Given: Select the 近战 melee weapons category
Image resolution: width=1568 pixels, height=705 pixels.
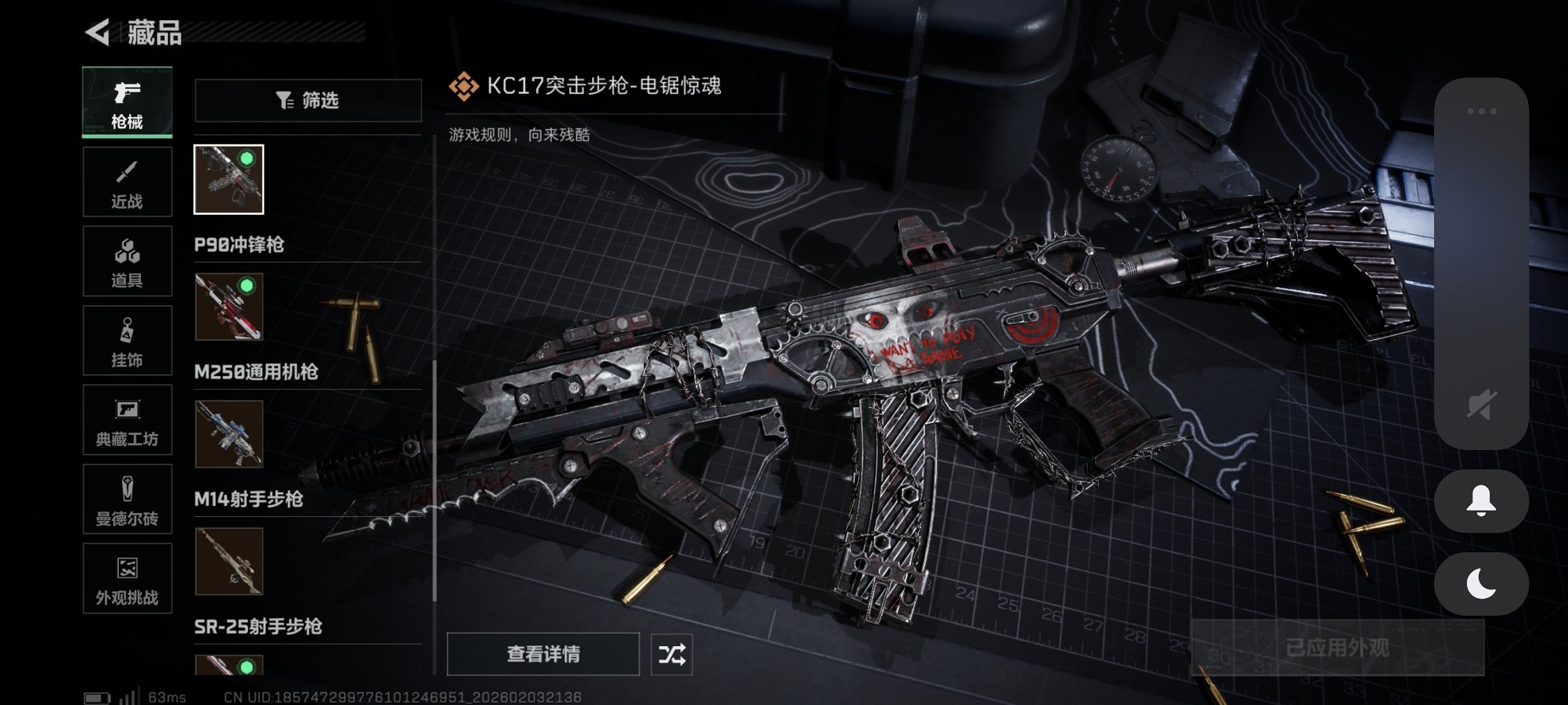Looking at the screenshot, I should click(127, 181).
